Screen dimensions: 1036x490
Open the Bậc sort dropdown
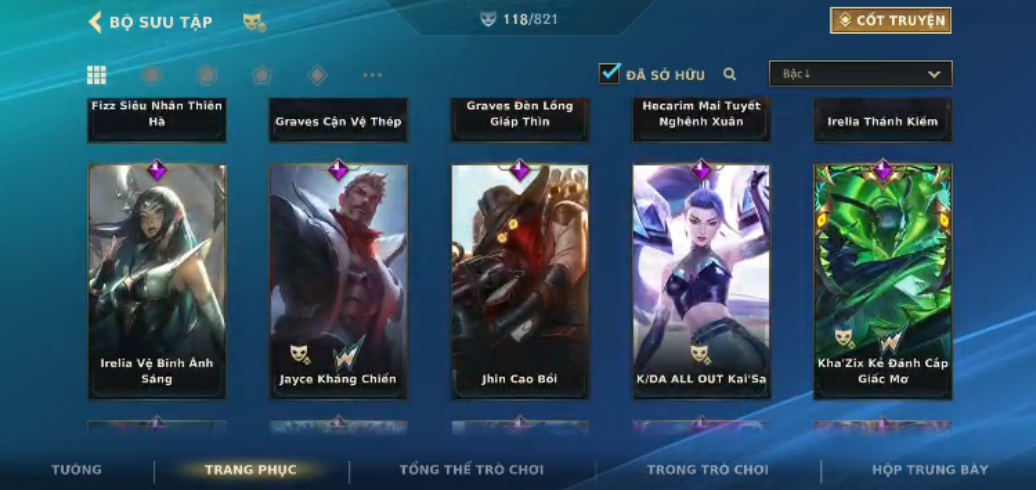click(860, 74)
